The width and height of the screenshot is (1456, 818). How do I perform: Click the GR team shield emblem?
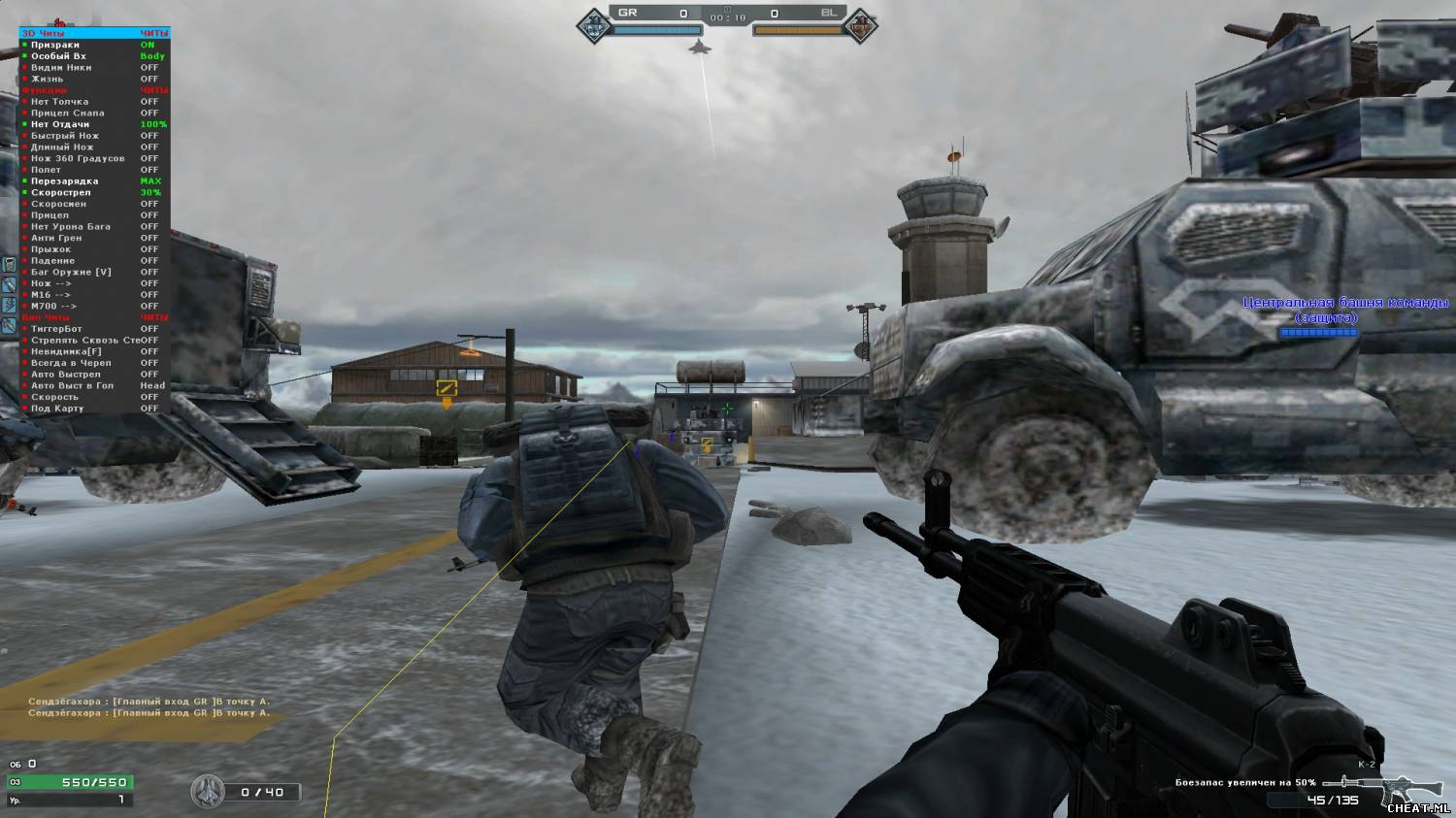[x=593, y=23]
